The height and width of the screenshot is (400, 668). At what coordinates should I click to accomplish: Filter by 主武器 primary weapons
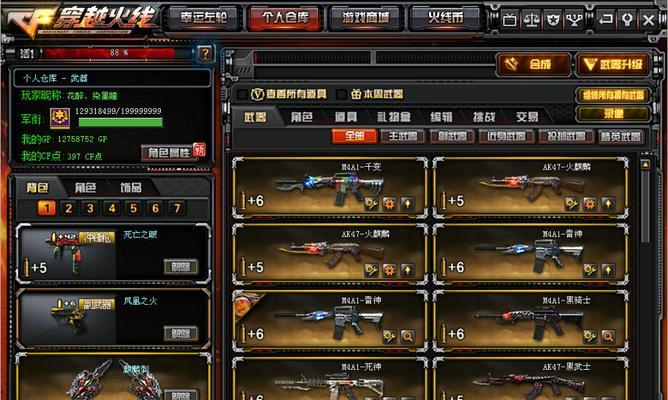401,136
